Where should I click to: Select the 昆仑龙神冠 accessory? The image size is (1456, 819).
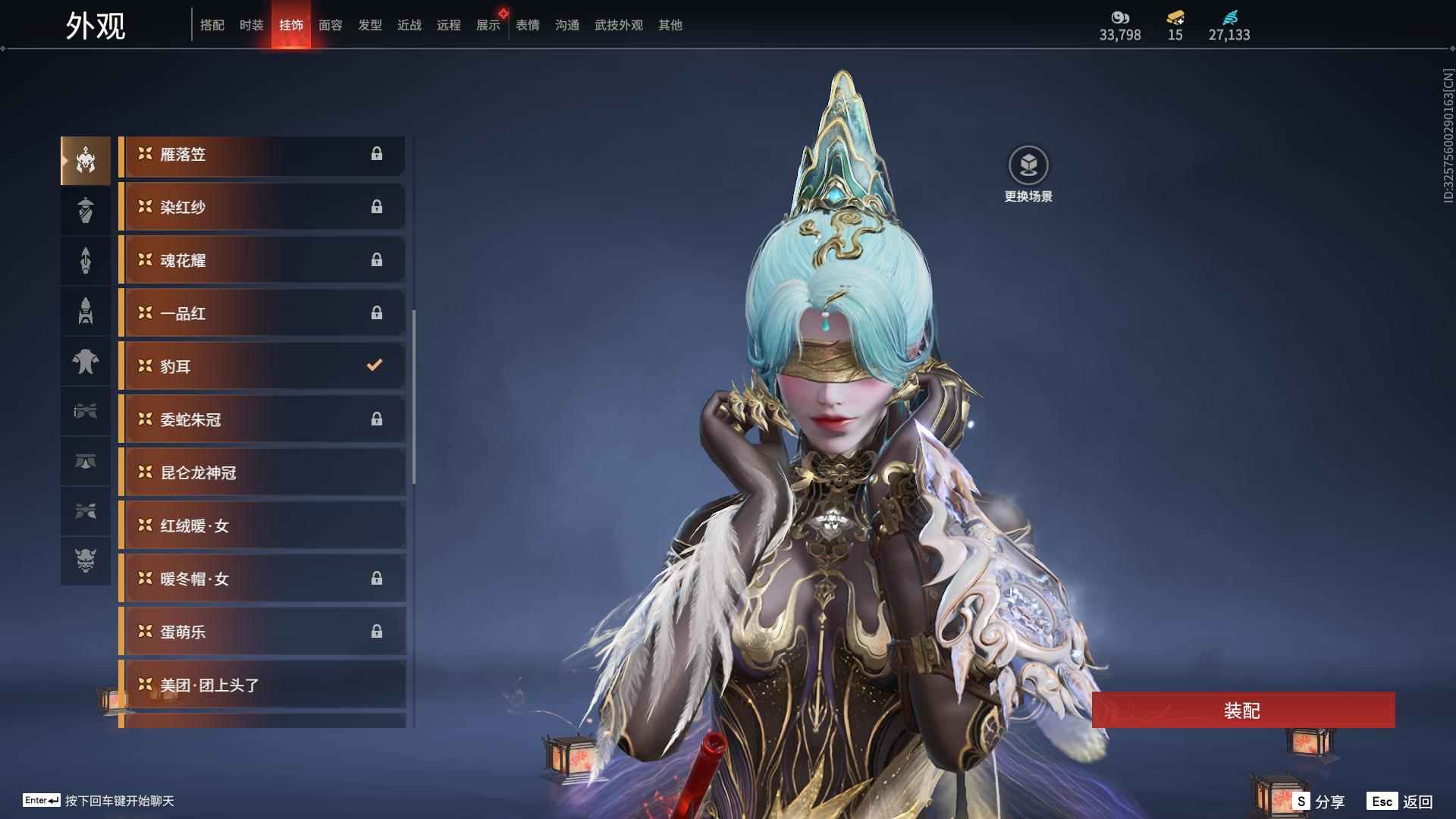point(262,472)
